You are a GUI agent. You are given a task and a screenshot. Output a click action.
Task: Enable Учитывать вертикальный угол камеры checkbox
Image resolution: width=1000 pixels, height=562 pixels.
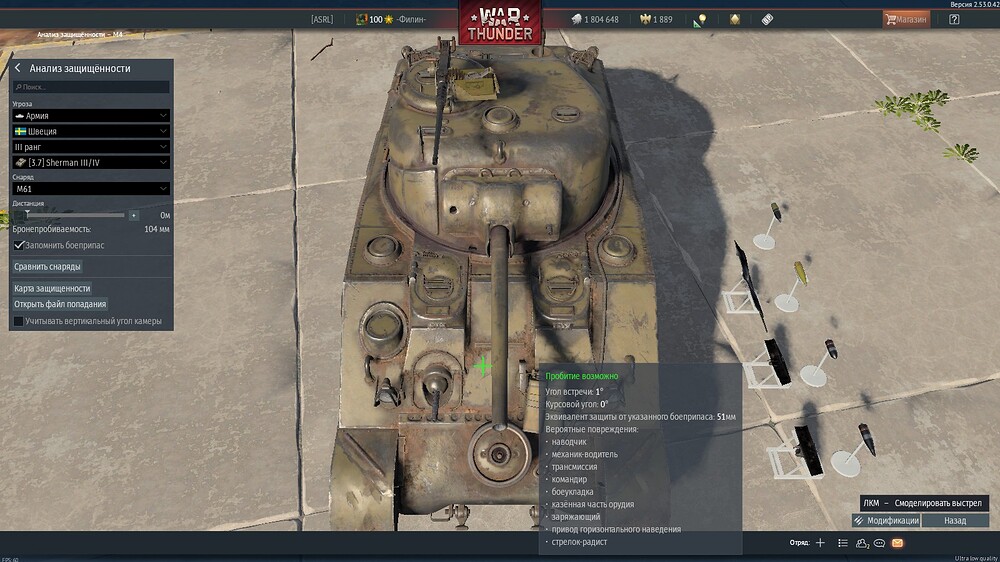point(19,321)
